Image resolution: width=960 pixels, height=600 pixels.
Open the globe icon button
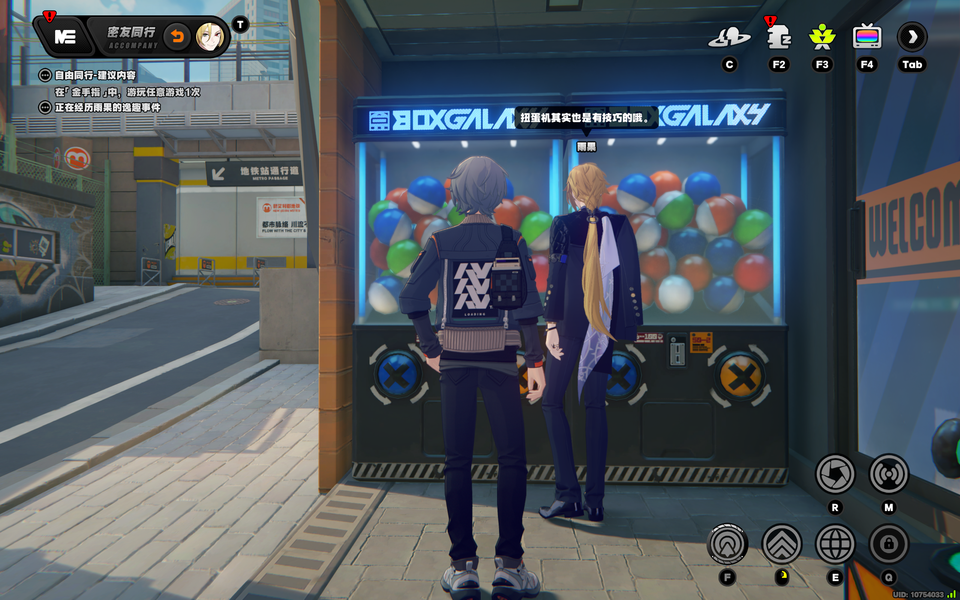(835, 544)
